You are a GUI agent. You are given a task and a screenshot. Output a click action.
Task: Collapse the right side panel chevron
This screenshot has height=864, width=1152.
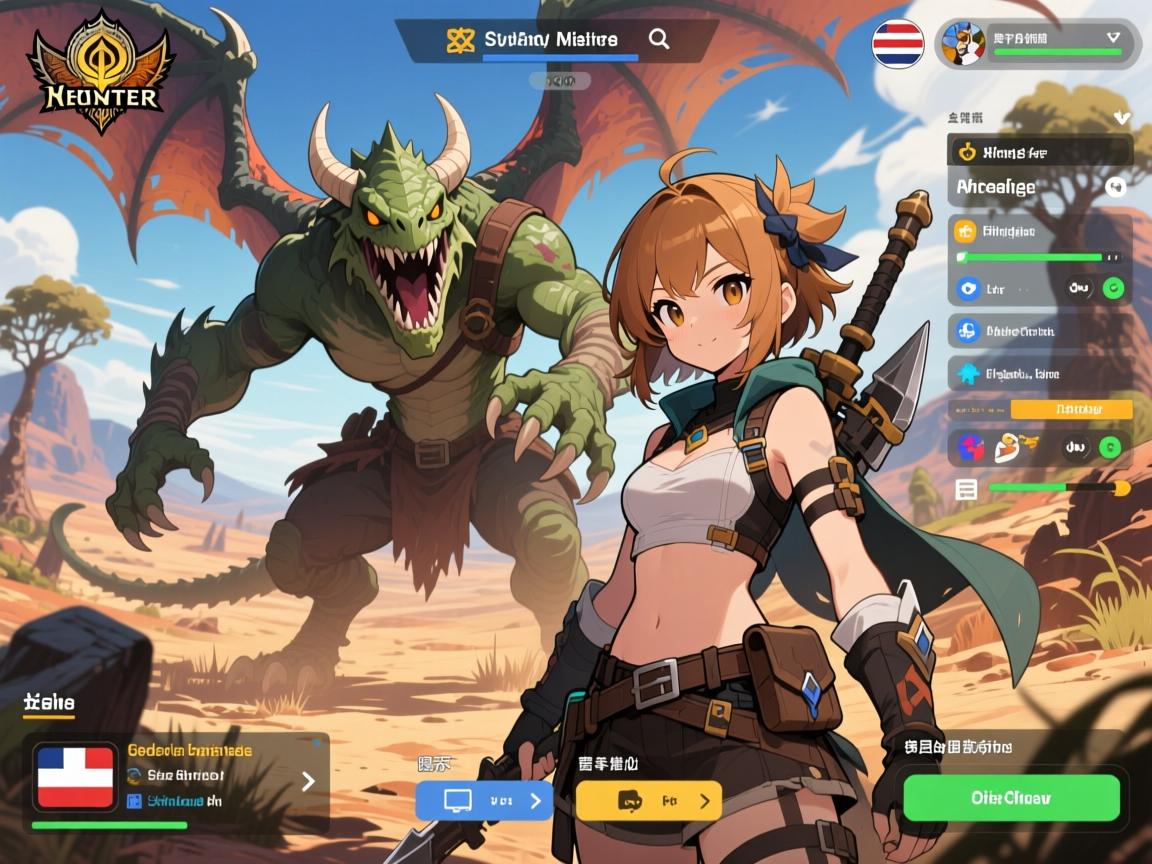(1121, 118)
